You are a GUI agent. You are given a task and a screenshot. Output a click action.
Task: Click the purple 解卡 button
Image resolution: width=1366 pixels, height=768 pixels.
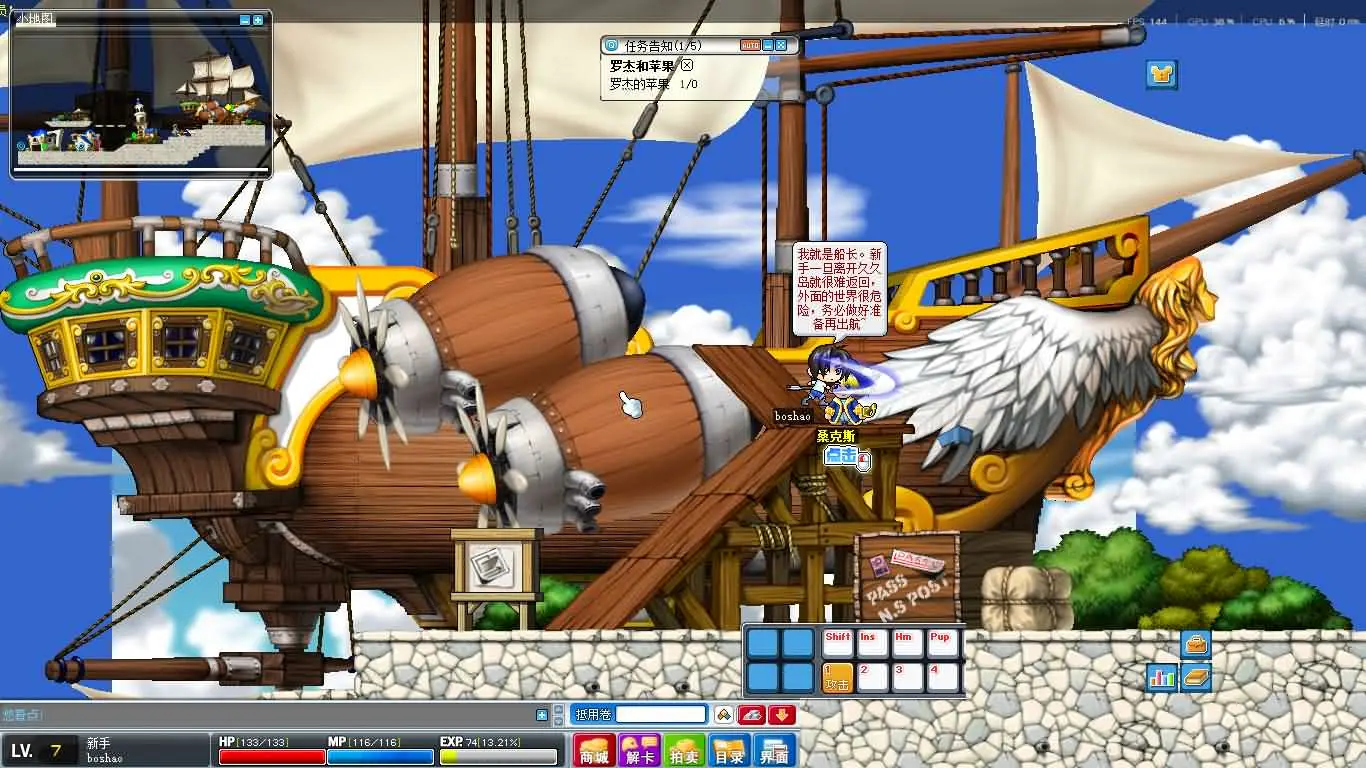638,751
